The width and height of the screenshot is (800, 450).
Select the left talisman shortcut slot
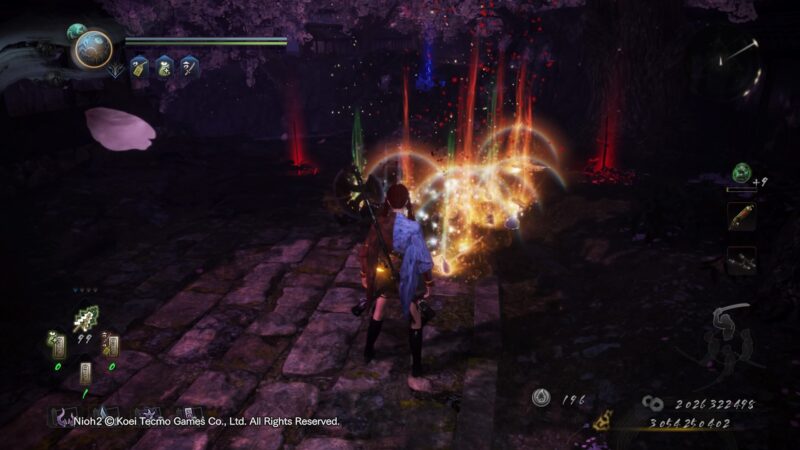pyautogui.click(x=59, y=345)
